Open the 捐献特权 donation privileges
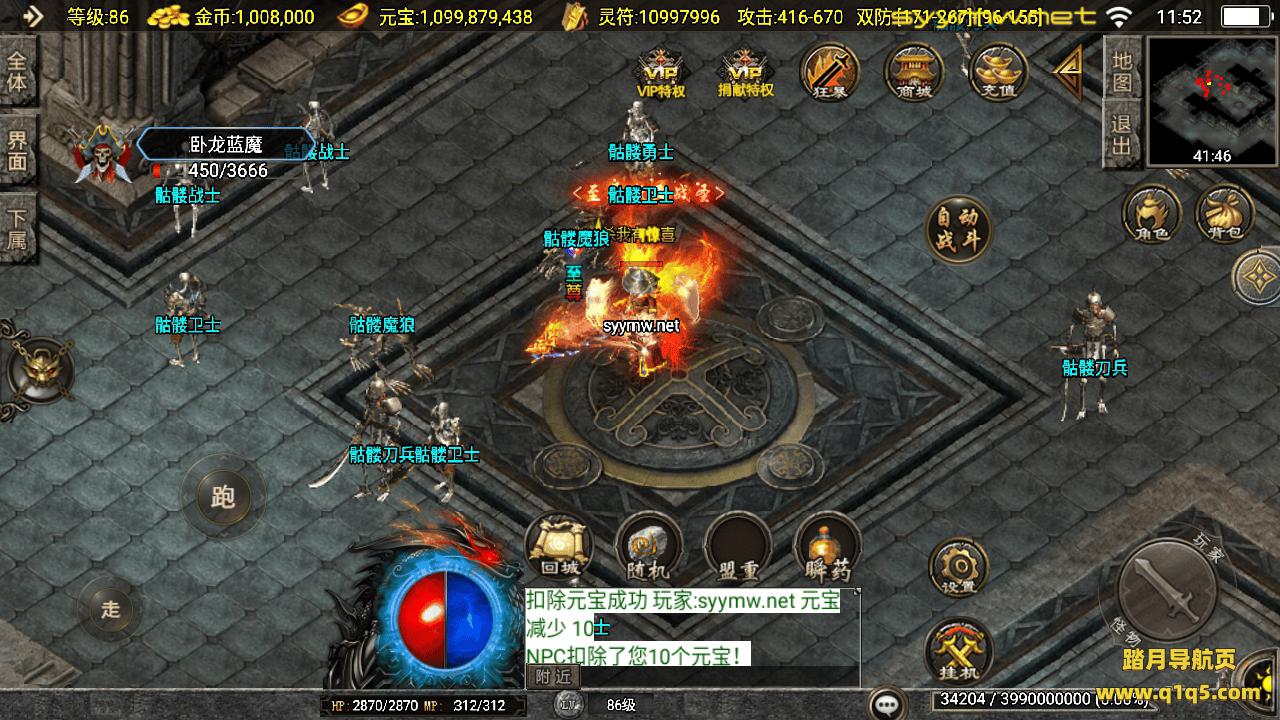 tap(746, 72)
